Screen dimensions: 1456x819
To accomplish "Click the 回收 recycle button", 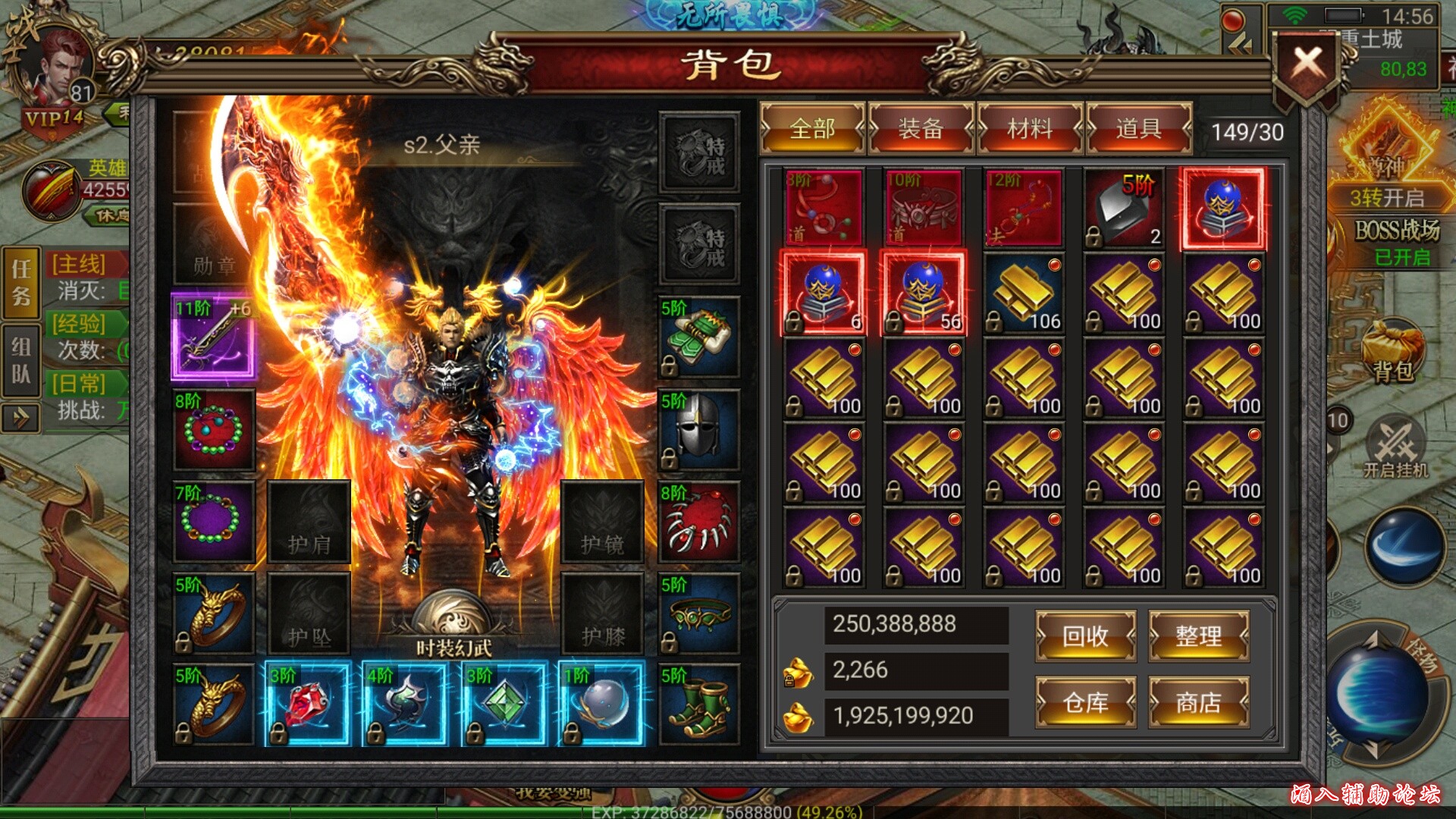I will click(1085, 635).
